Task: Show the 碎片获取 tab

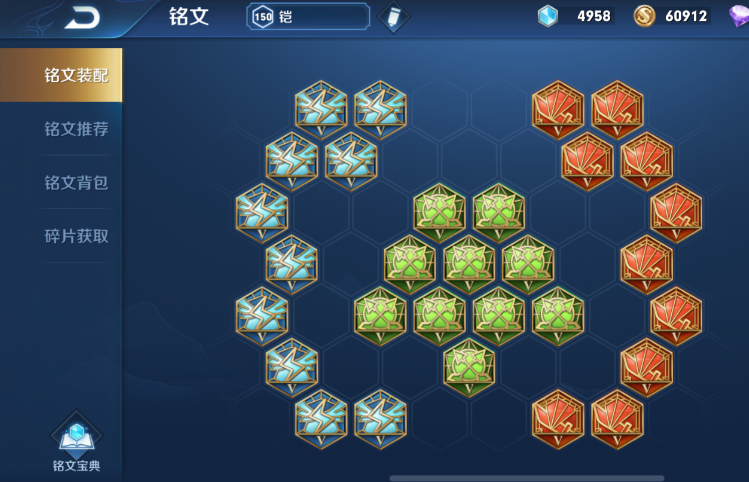Action: pos(75,236)
